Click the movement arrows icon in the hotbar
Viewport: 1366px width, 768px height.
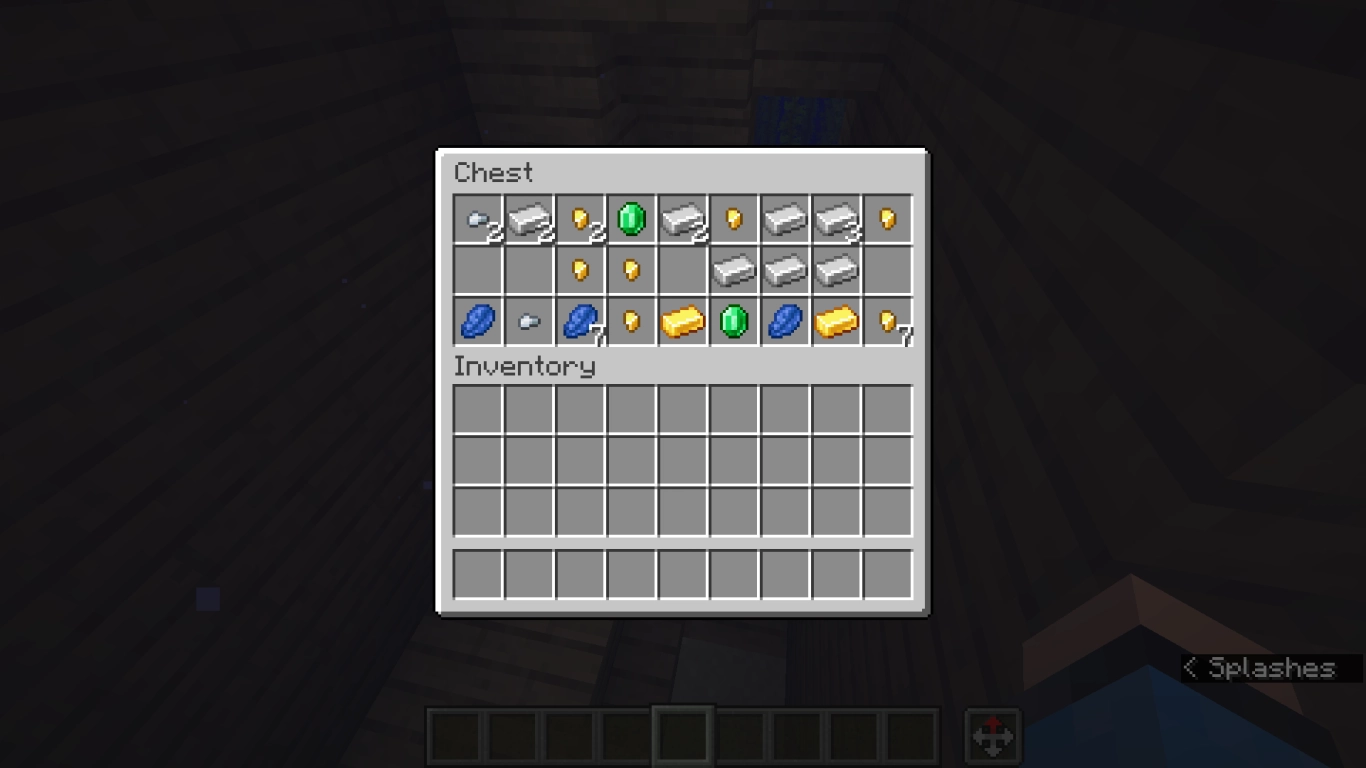[993, 737]
